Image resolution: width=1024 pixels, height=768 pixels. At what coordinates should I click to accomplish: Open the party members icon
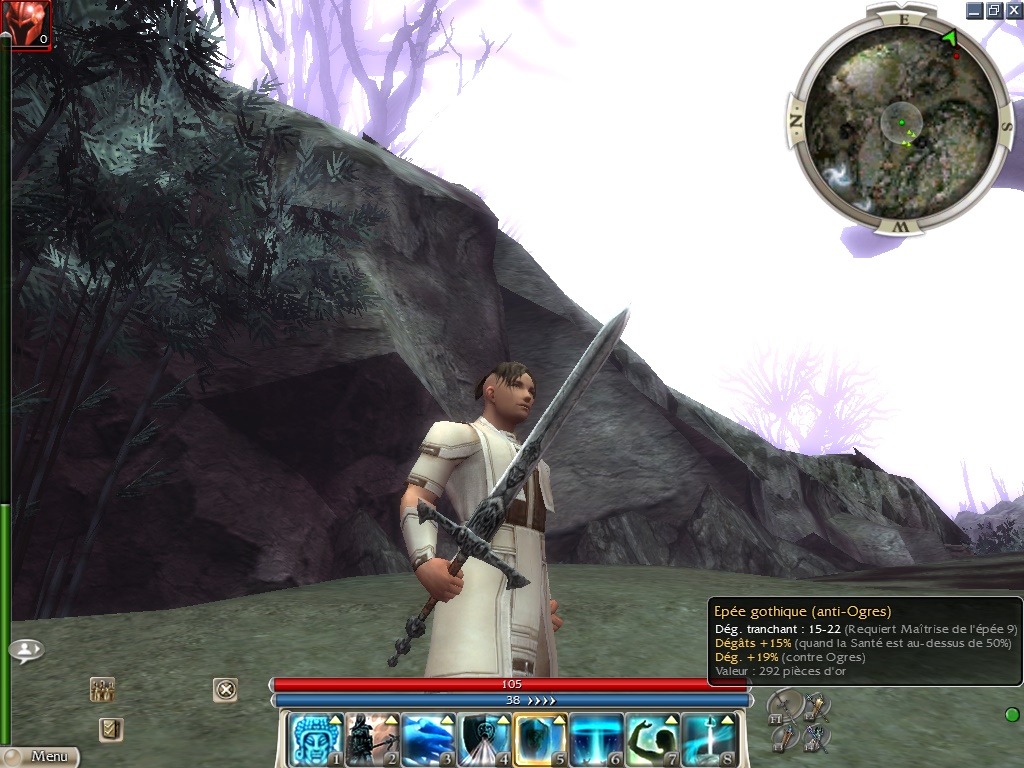[x=102, y=689]
